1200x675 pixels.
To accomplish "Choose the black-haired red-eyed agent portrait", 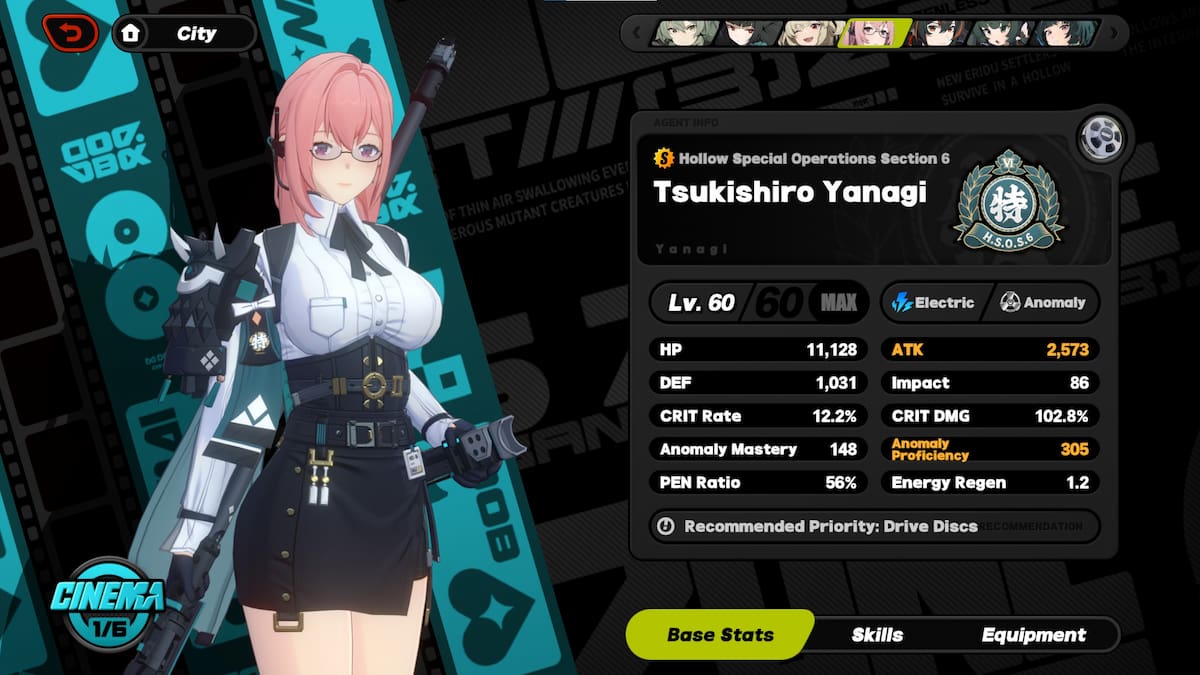I will pos(746,33).
